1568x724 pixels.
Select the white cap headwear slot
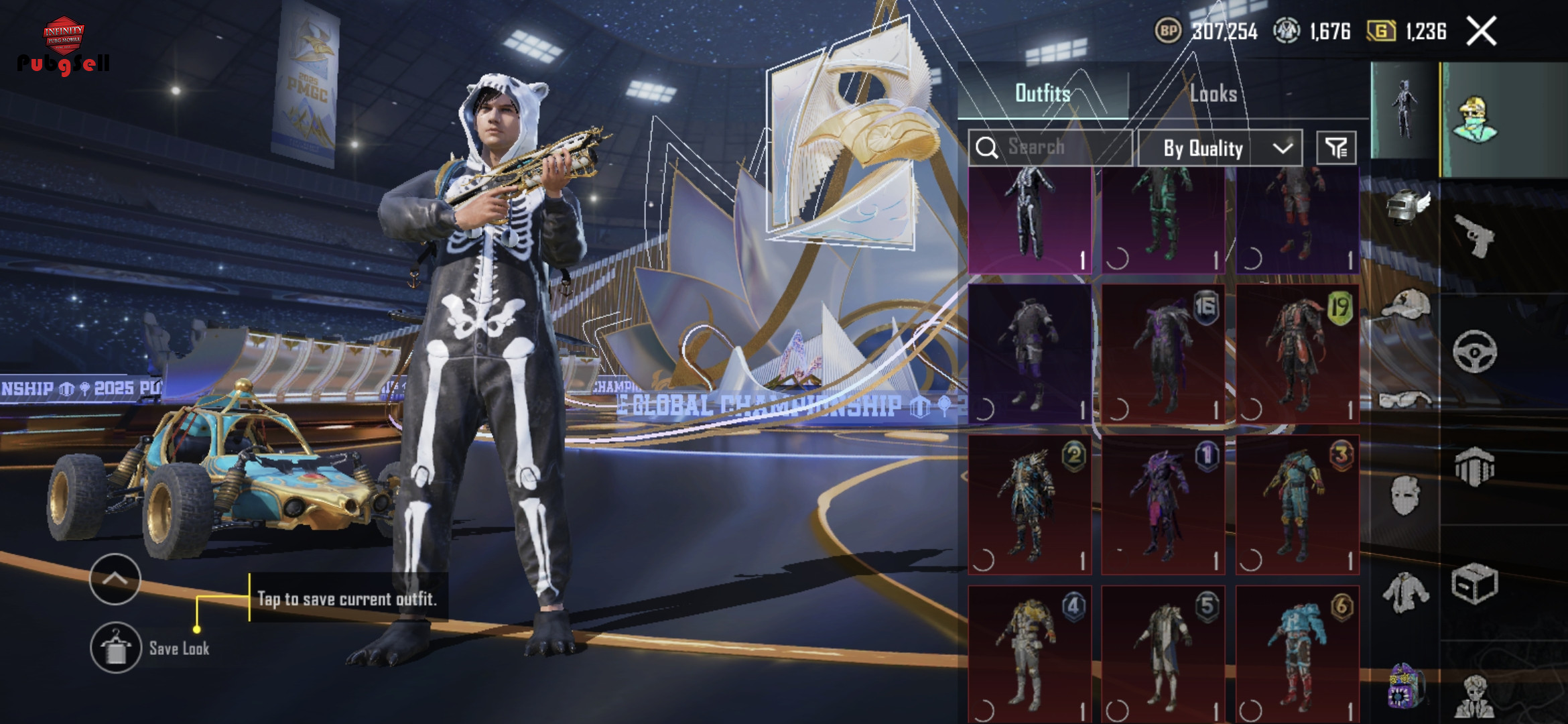1406,305
